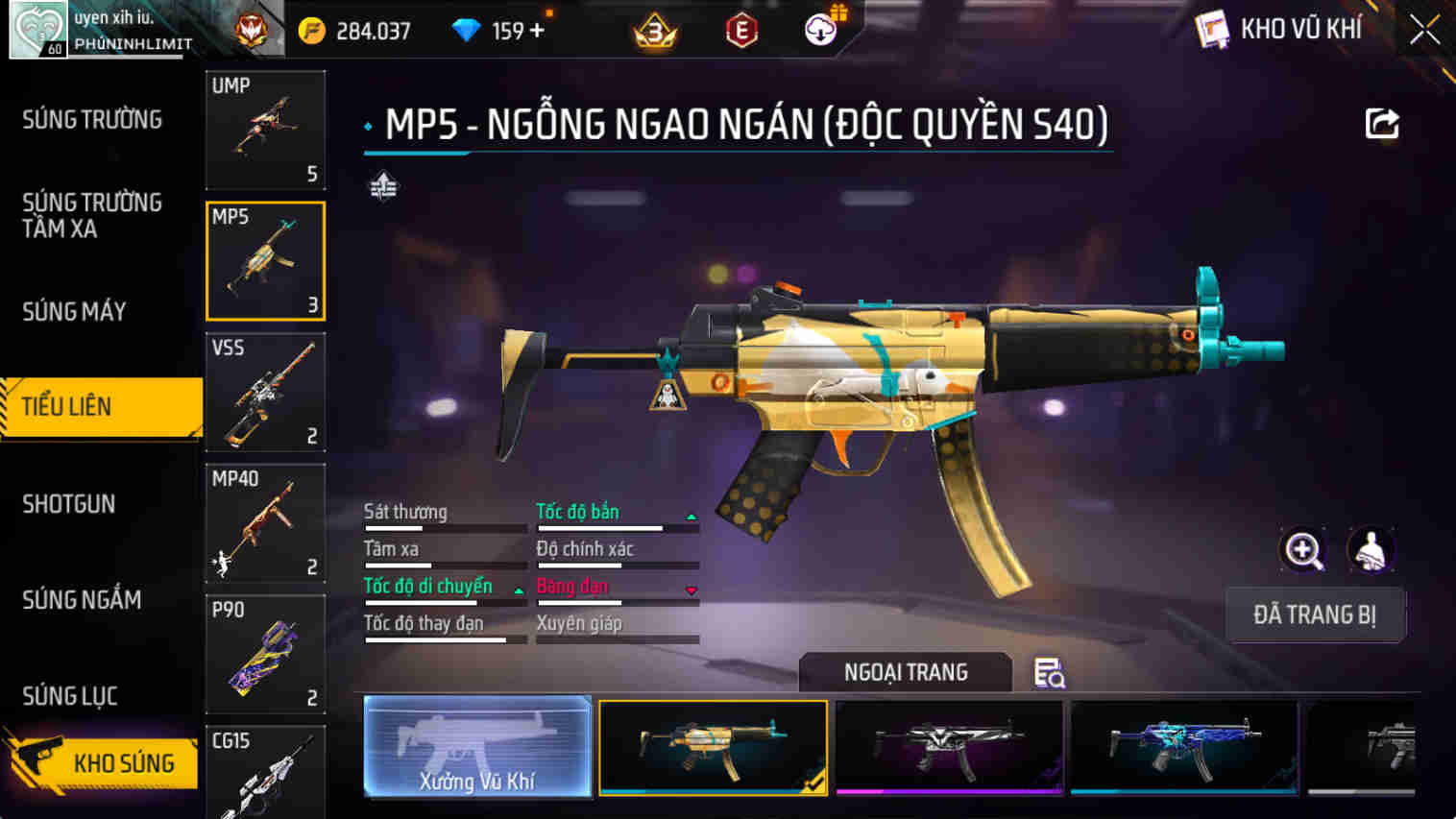The image size is (1456, 819).
Task: Open Xưởng Vũ Khí weapon workshop
Action: tap(476, 748)
